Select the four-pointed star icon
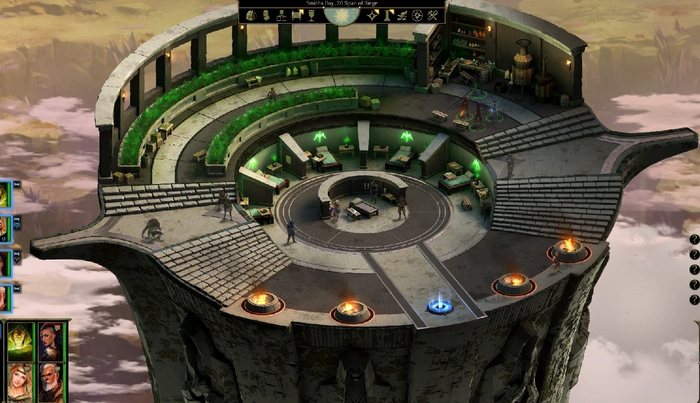Viewport: 700px width, 403px height. tap(371, 15)
